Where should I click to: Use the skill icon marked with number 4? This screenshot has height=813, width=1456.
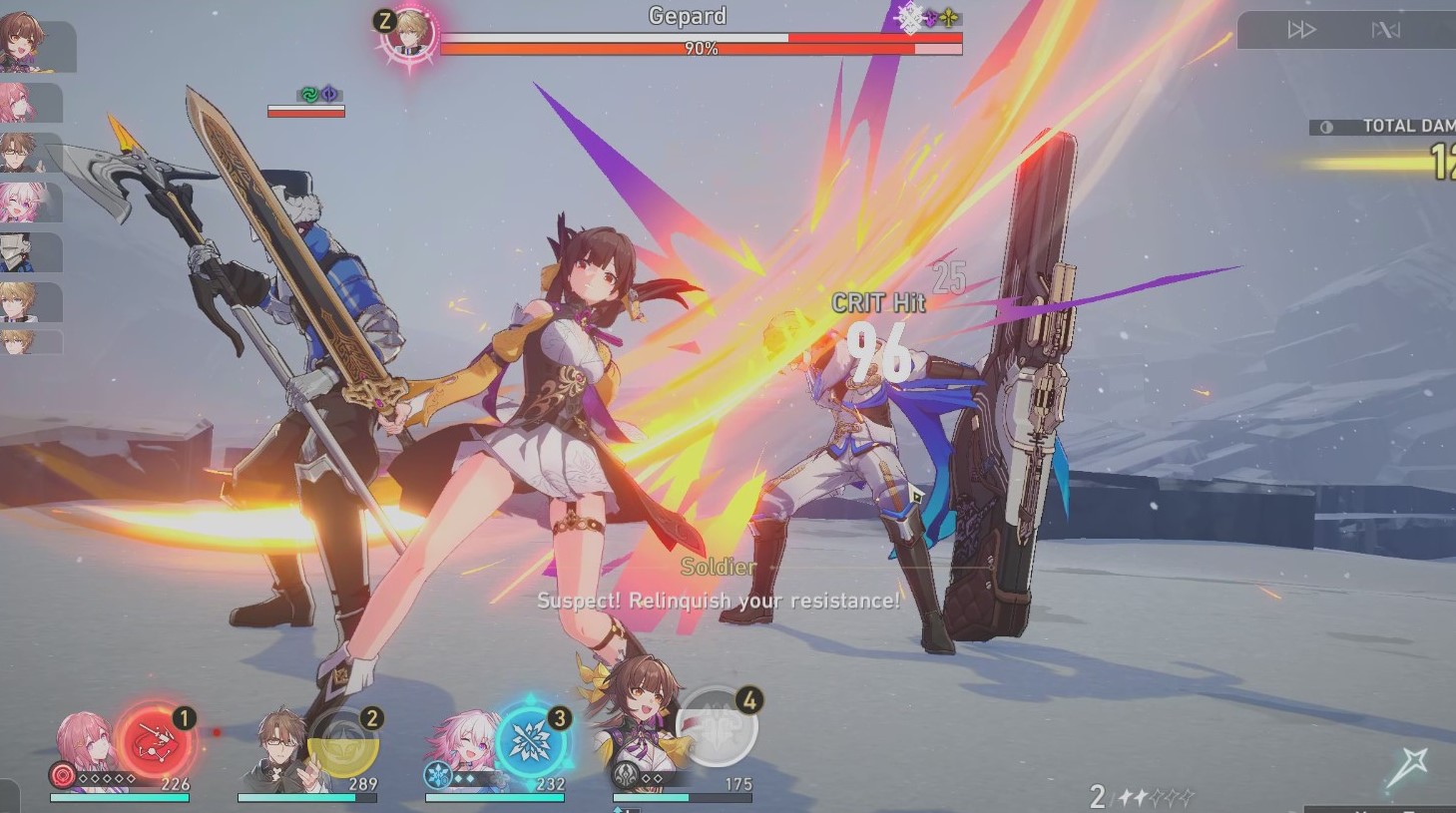pyautogui.click(x=715, y=727)
